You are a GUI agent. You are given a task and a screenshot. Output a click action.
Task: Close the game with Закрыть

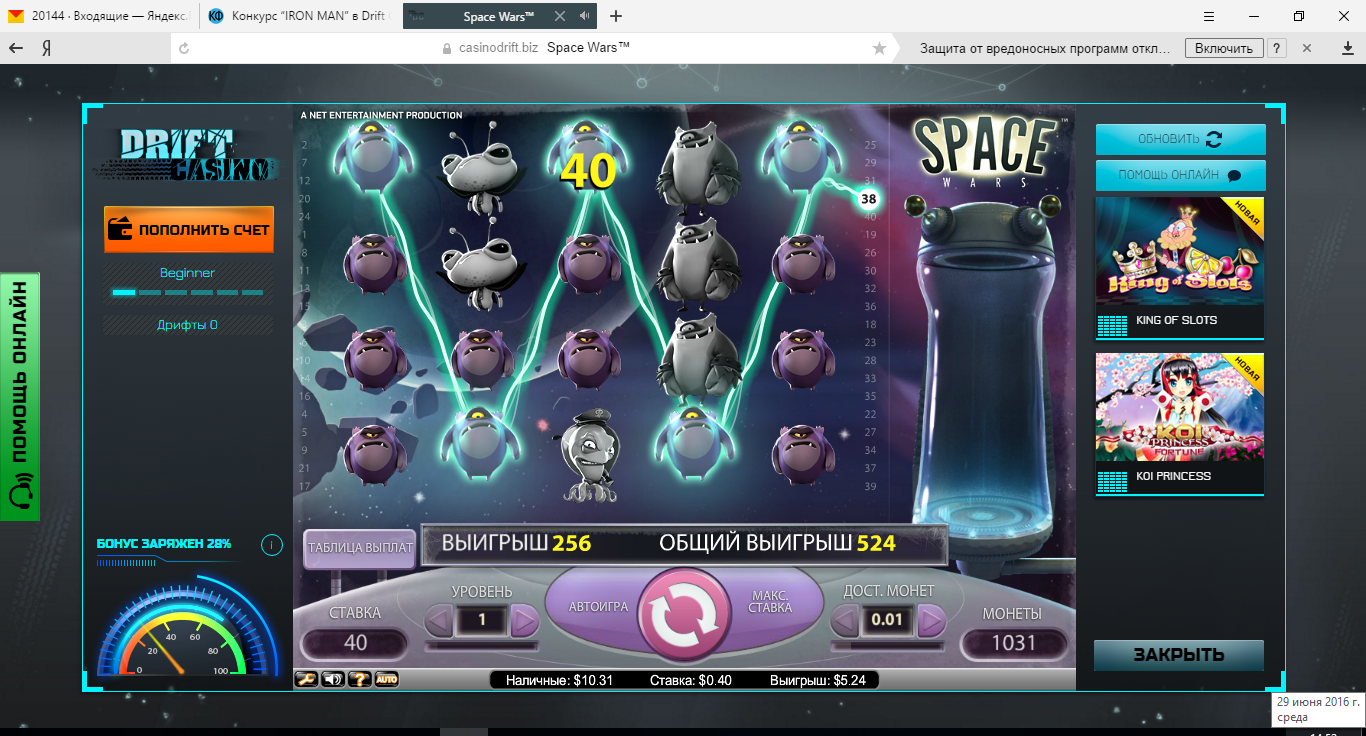[1178, 655]
